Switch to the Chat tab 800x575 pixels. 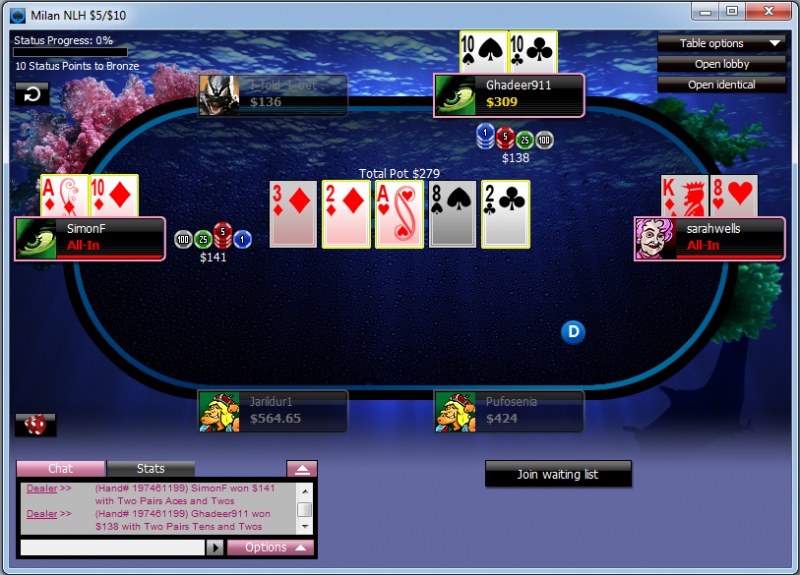point(61,468)
